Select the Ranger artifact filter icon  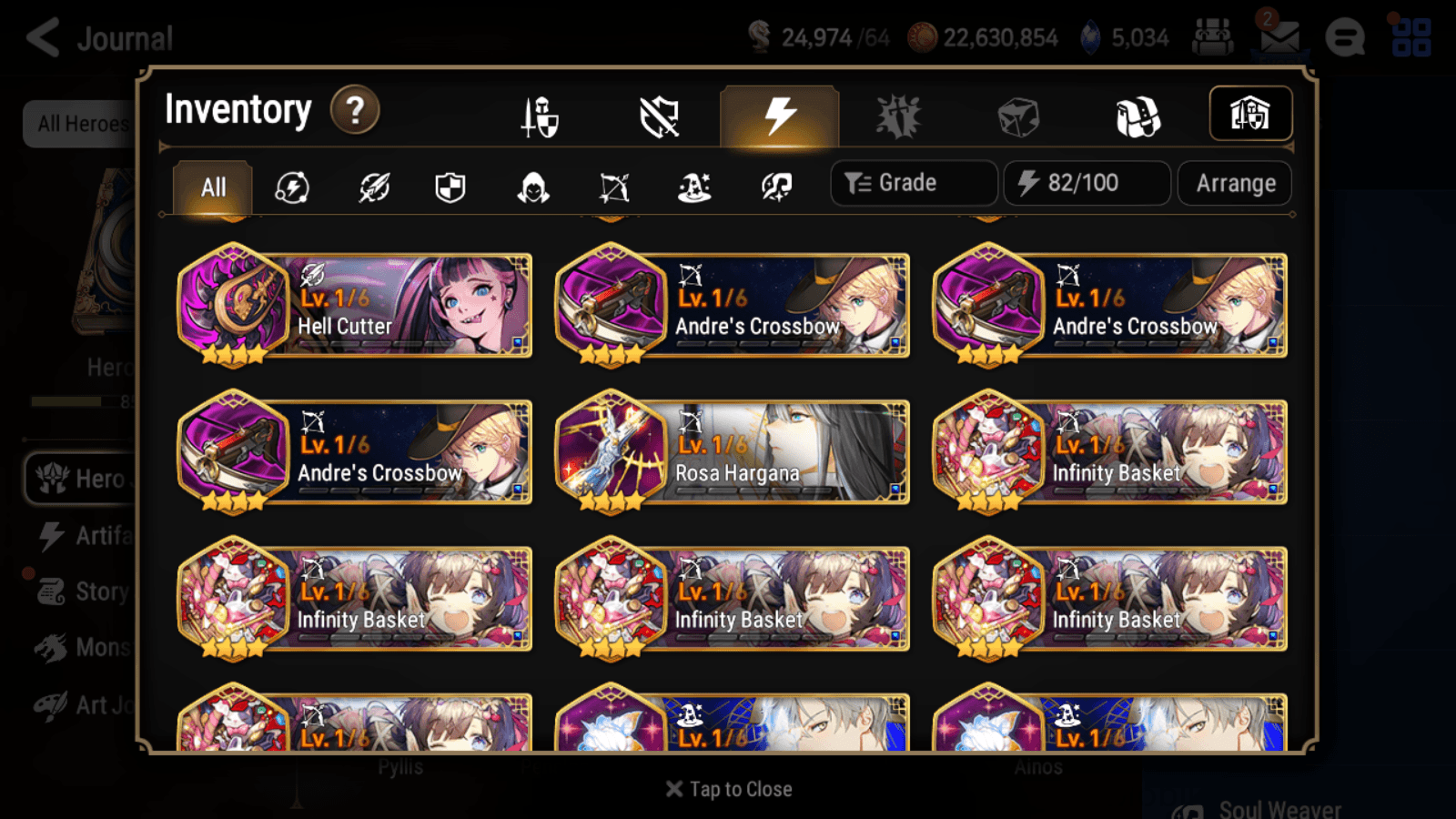click(612, 187)
